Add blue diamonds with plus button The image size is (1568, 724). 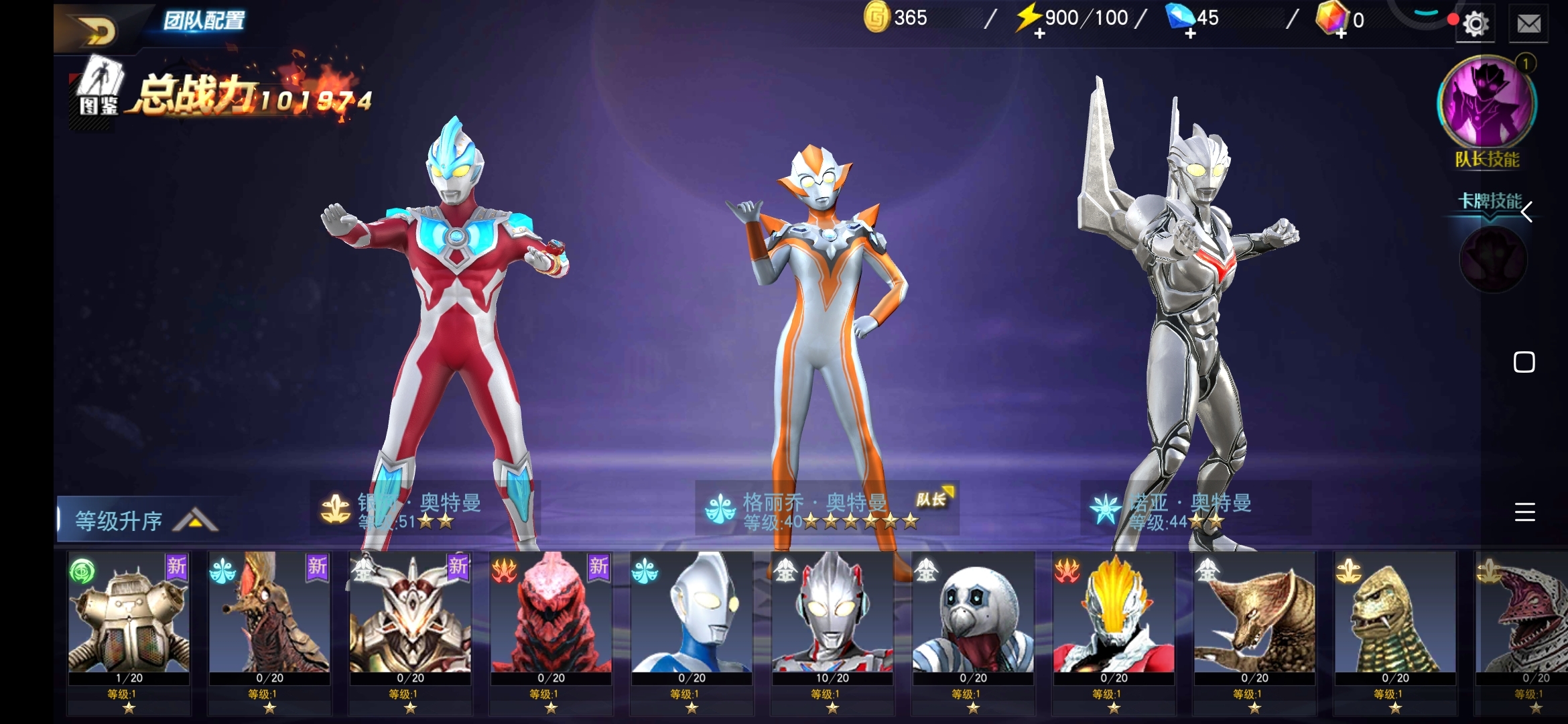click(x=1190, y=33)
